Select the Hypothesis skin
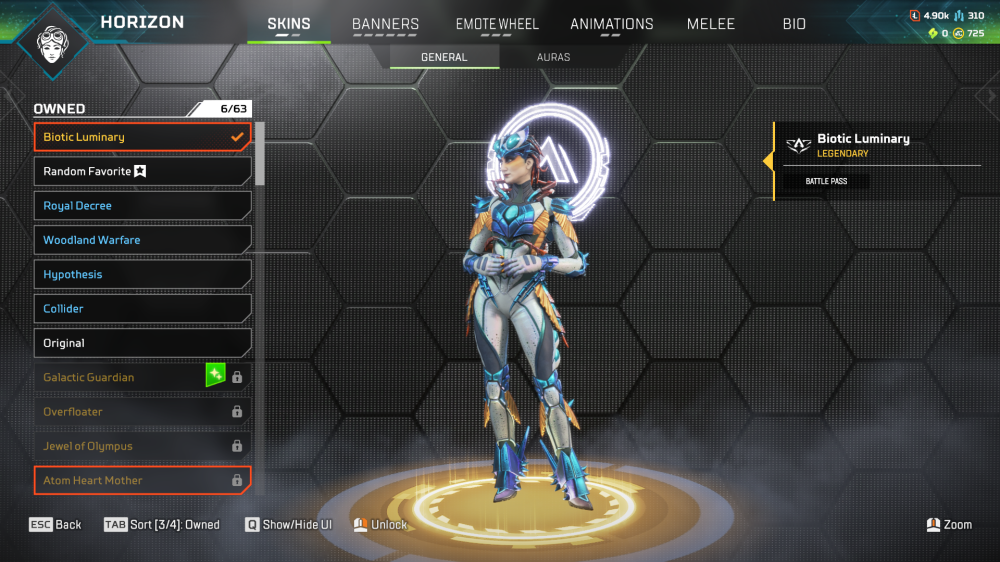This screenshot has width=1000, height=562. [x=142, y=275]
